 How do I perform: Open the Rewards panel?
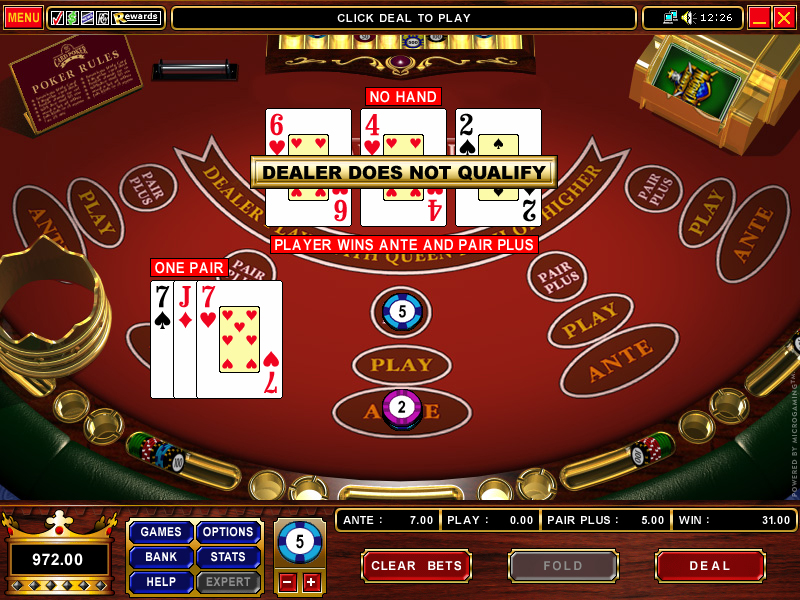(137, 18)
